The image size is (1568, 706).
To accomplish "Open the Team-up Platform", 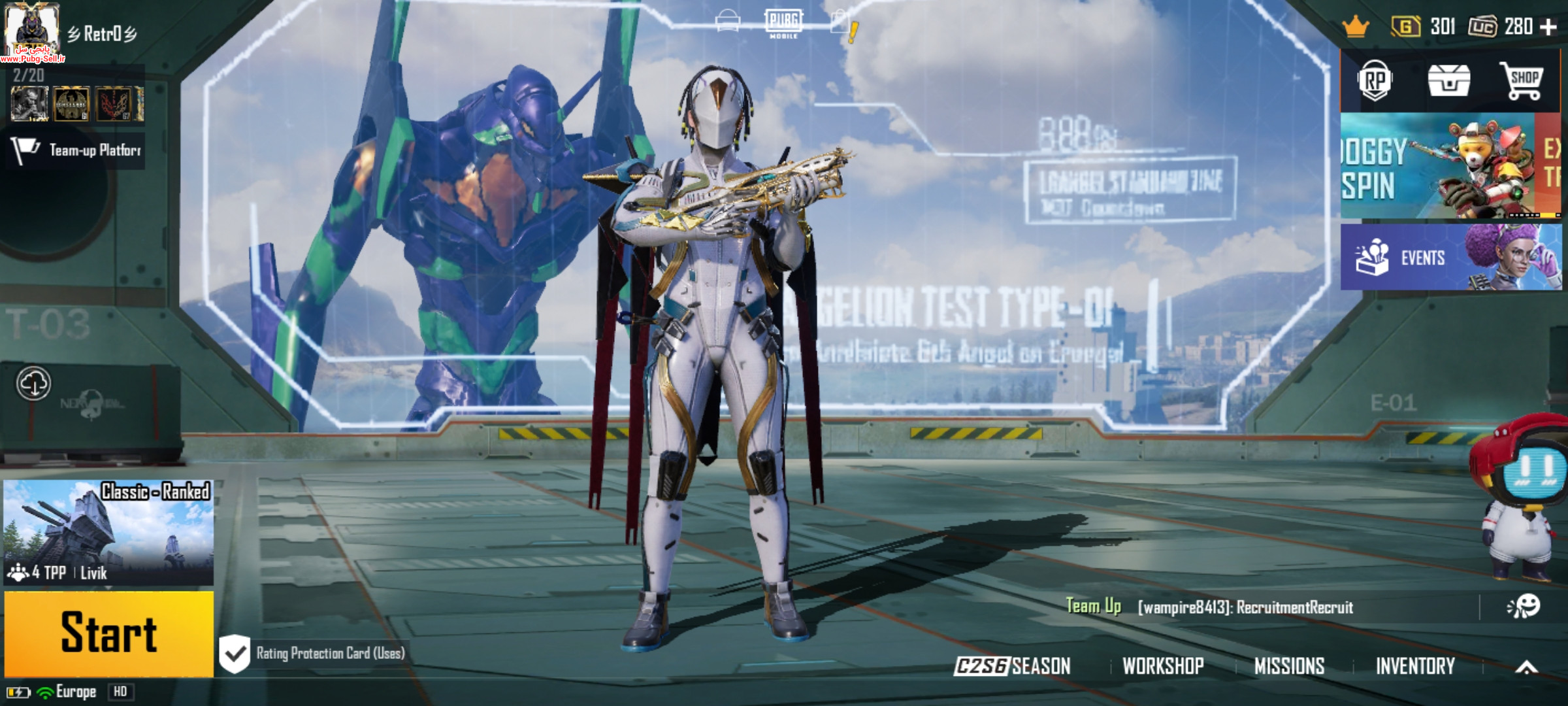I will coord(76,150).
